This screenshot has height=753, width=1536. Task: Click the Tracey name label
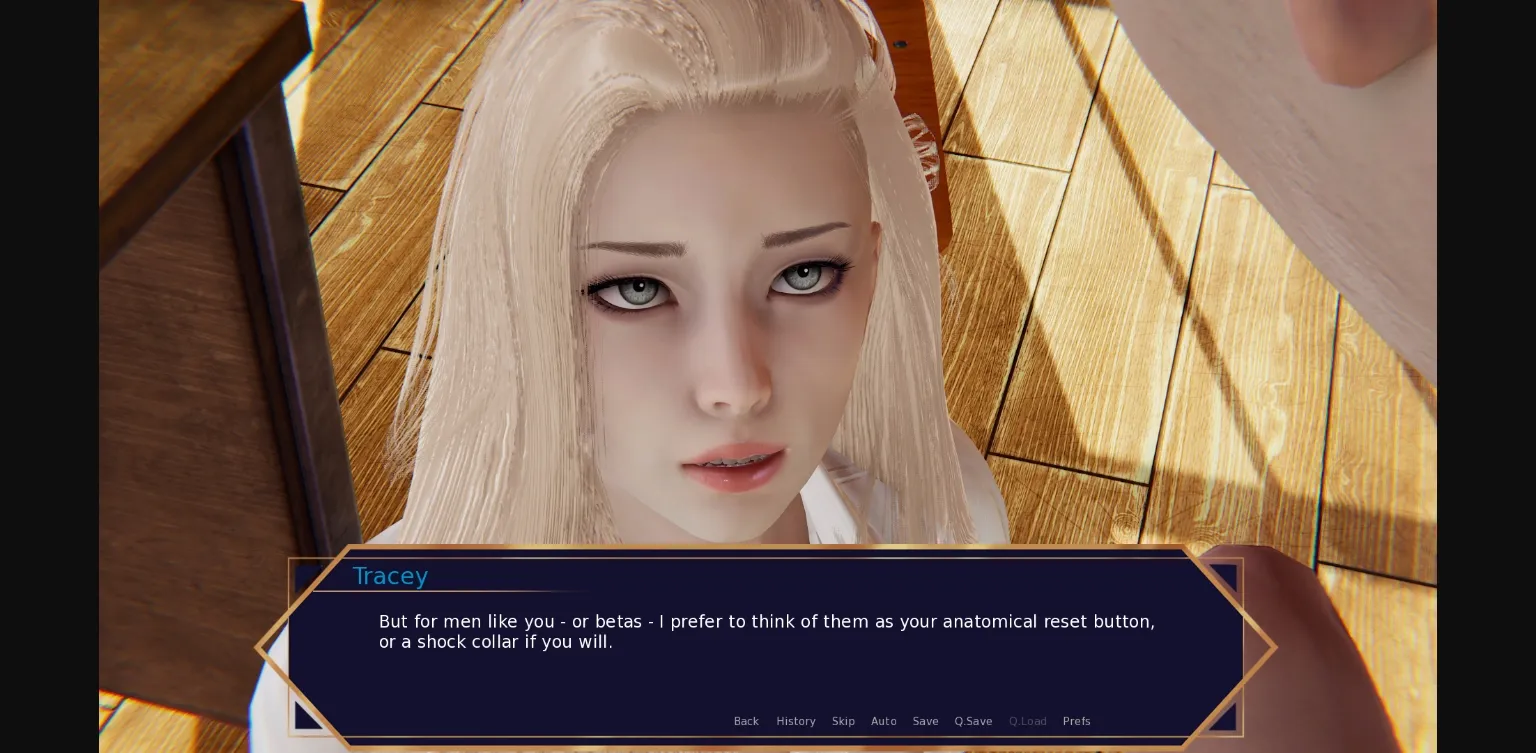(390, 576)
